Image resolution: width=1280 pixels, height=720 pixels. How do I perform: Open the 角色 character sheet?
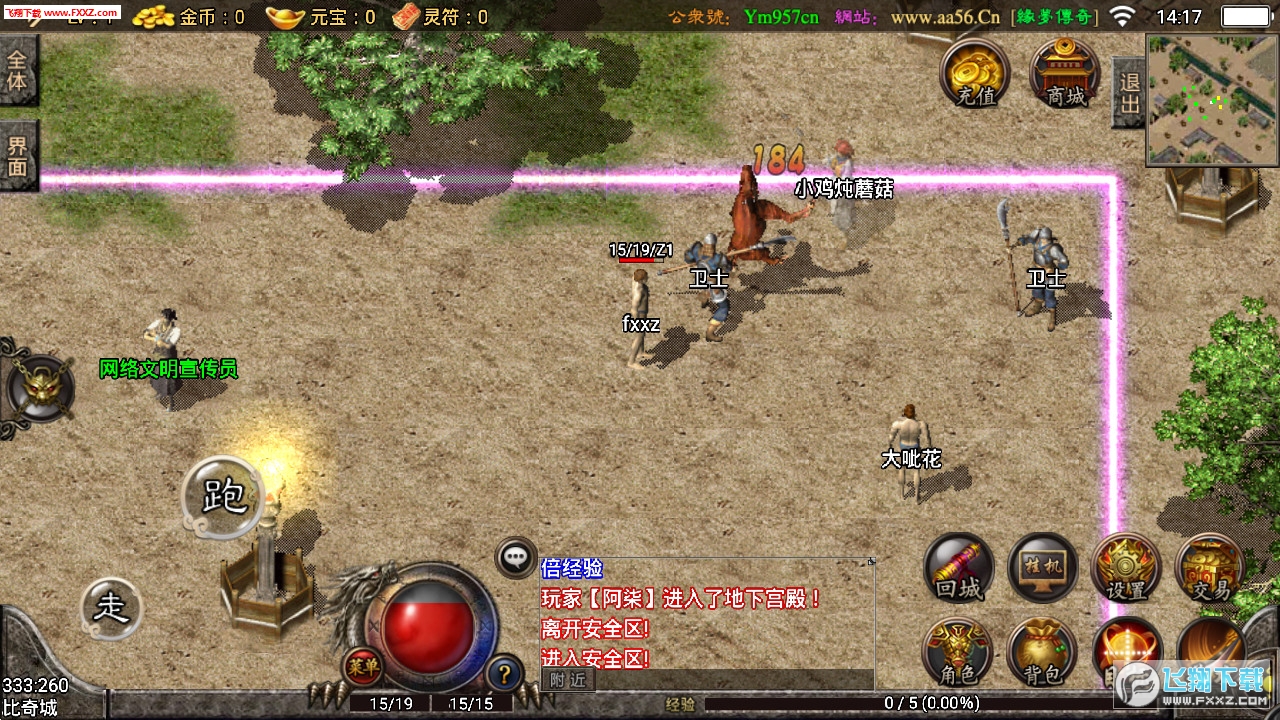tap(957, 652)
